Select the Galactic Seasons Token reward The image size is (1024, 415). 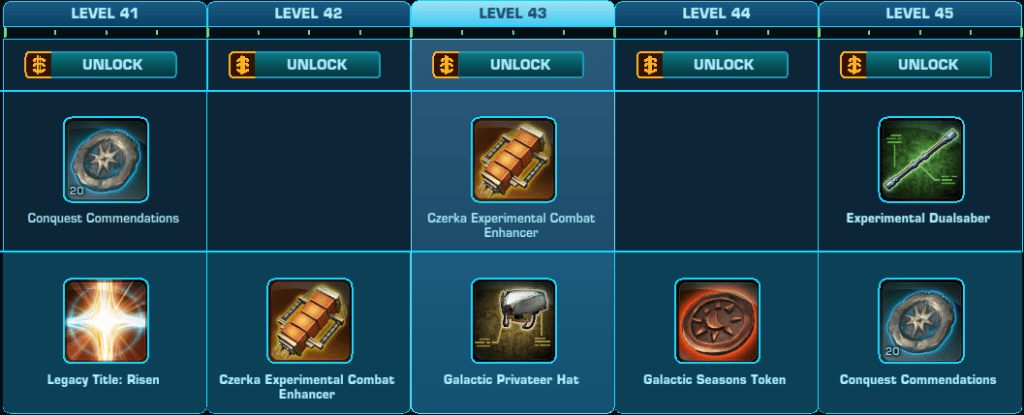717,320
